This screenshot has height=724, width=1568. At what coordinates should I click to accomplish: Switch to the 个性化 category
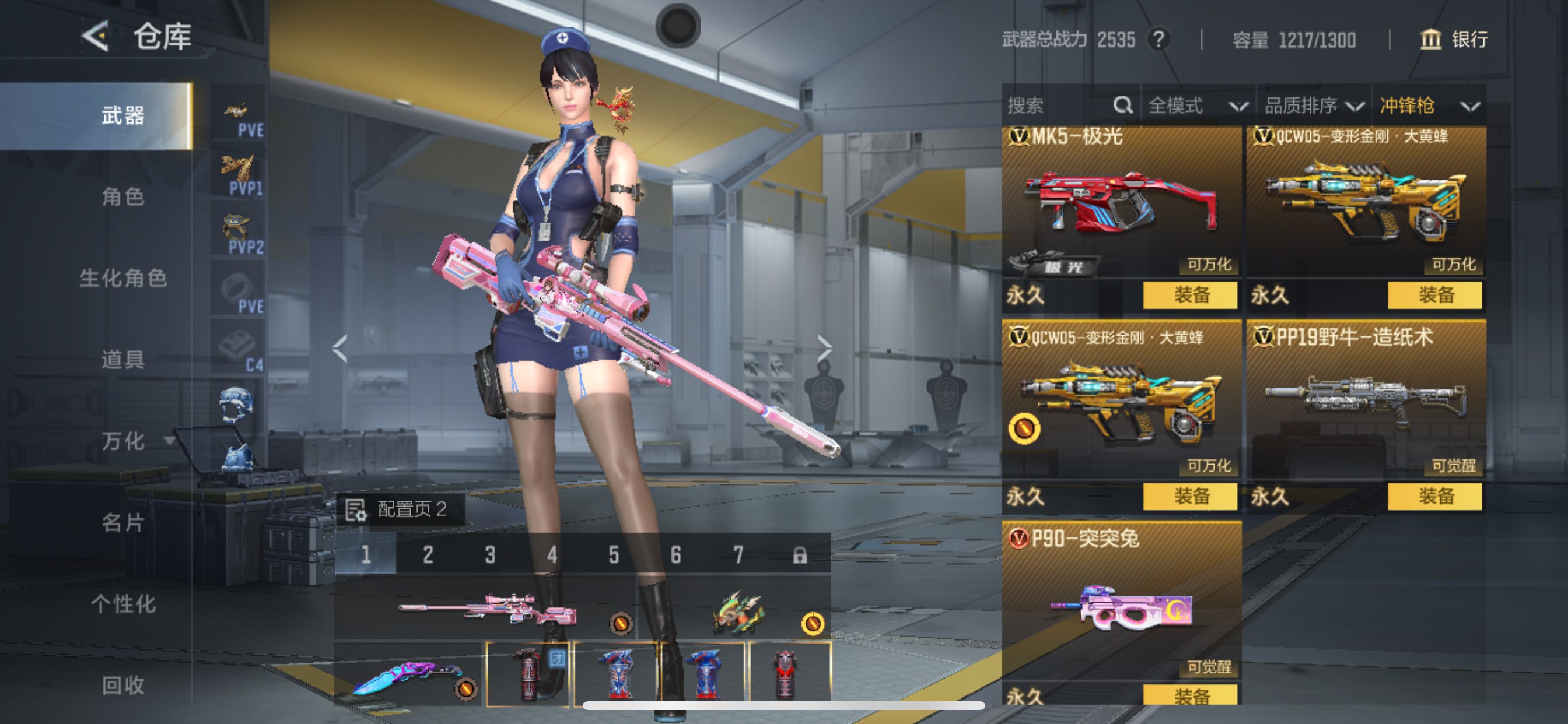pos(123,604)
